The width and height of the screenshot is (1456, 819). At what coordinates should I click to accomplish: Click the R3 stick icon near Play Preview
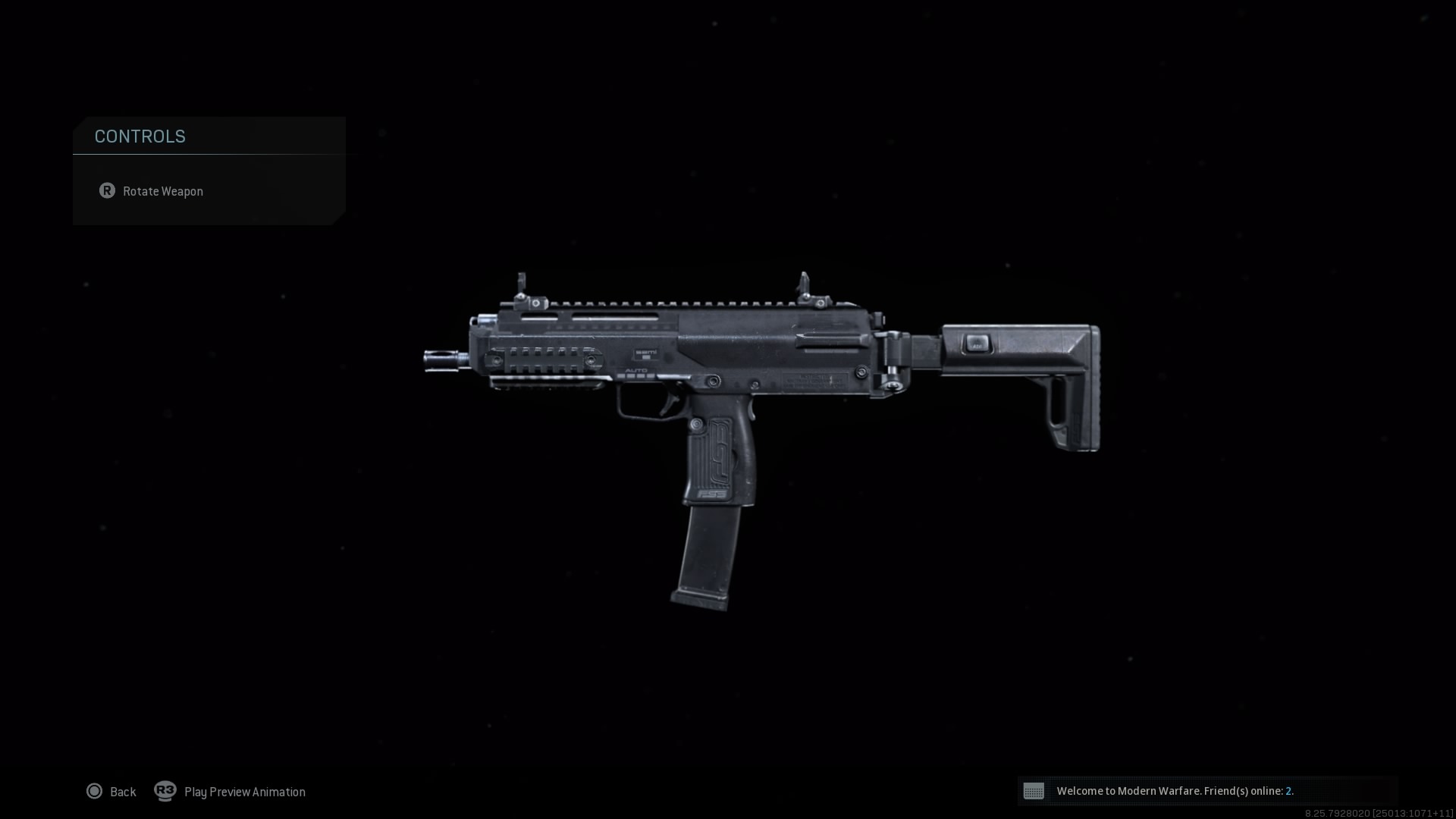click(x=165, y=791)
